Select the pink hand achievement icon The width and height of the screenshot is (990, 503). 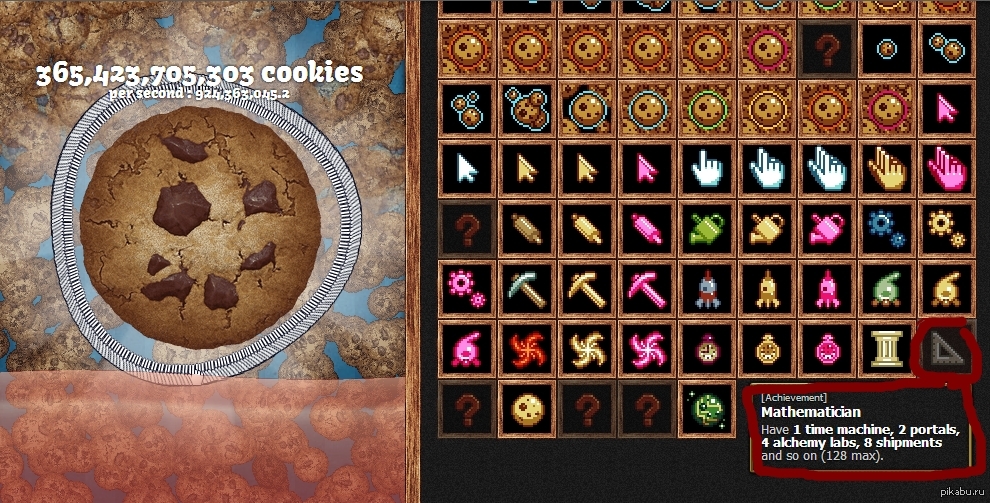(945, 168)
